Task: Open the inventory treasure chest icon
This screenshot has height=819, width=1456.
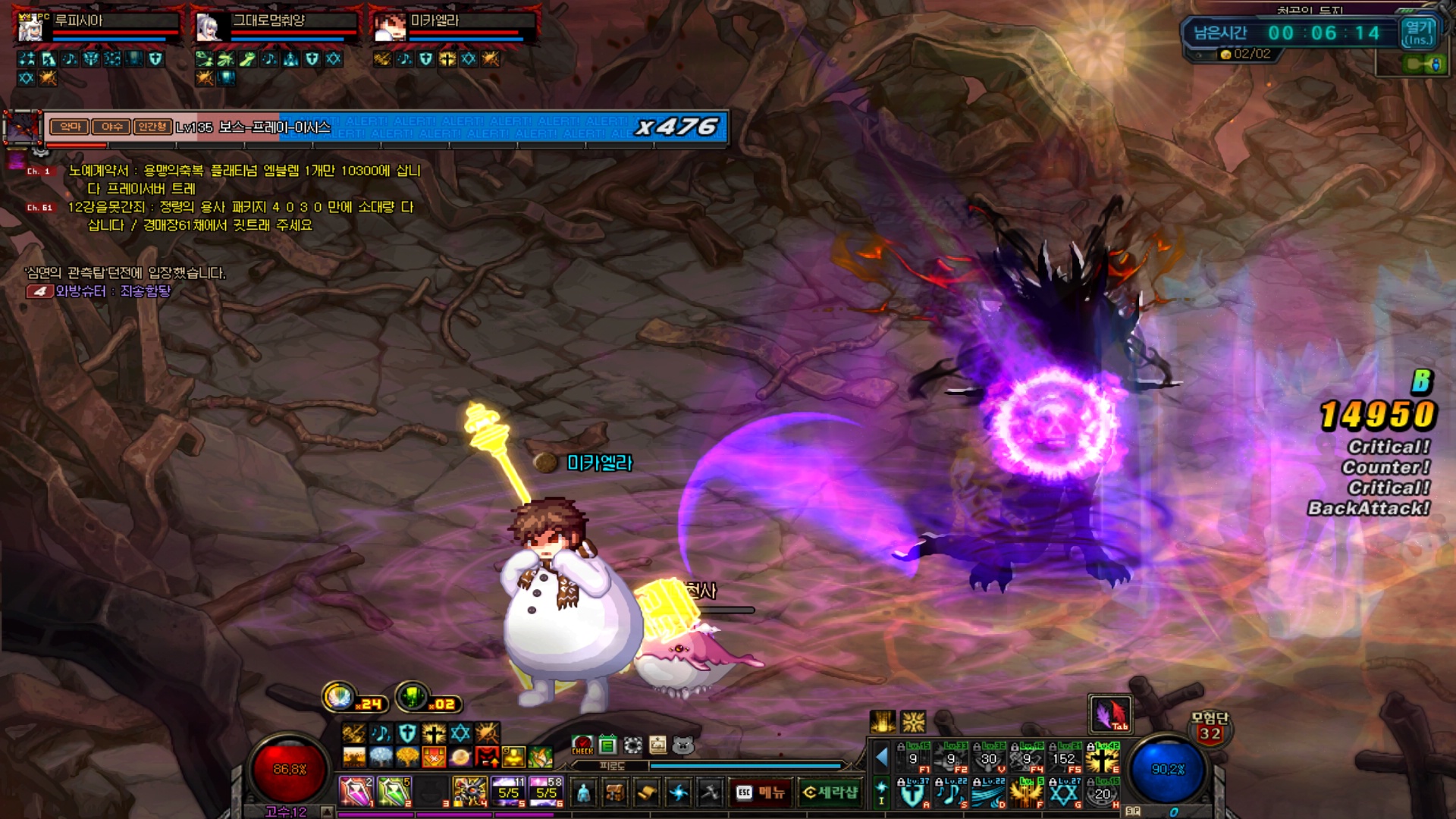Action: pos(615,792)
